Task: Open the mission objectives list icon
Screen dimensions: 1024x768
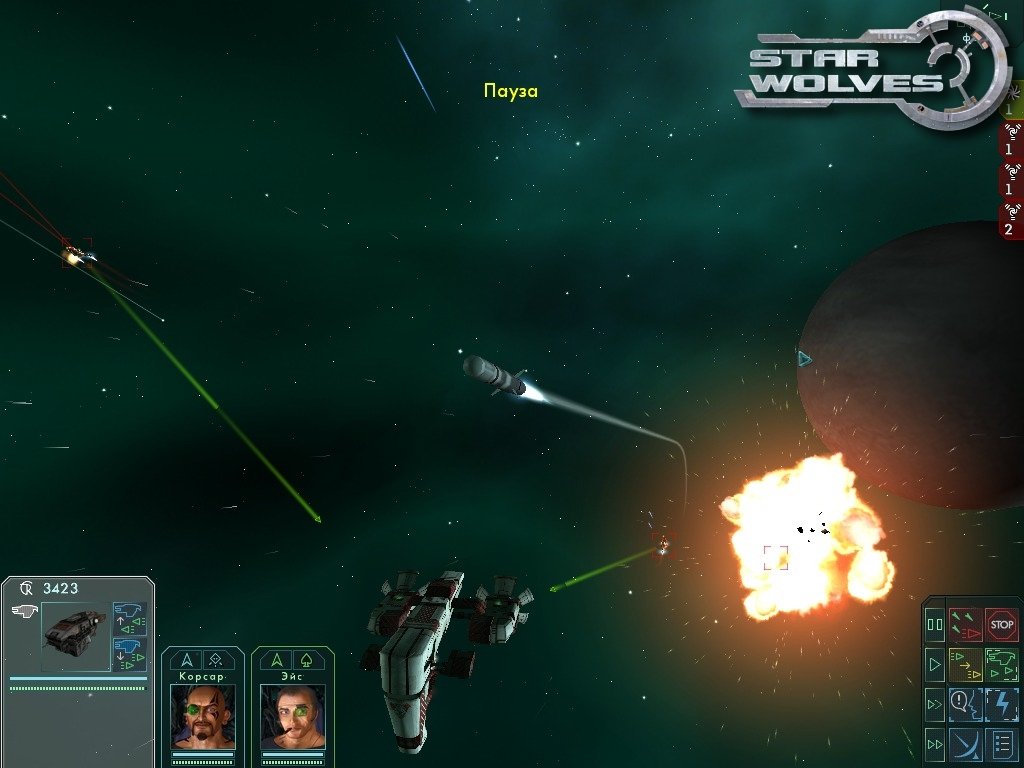Action: [x=1001, y=743]
